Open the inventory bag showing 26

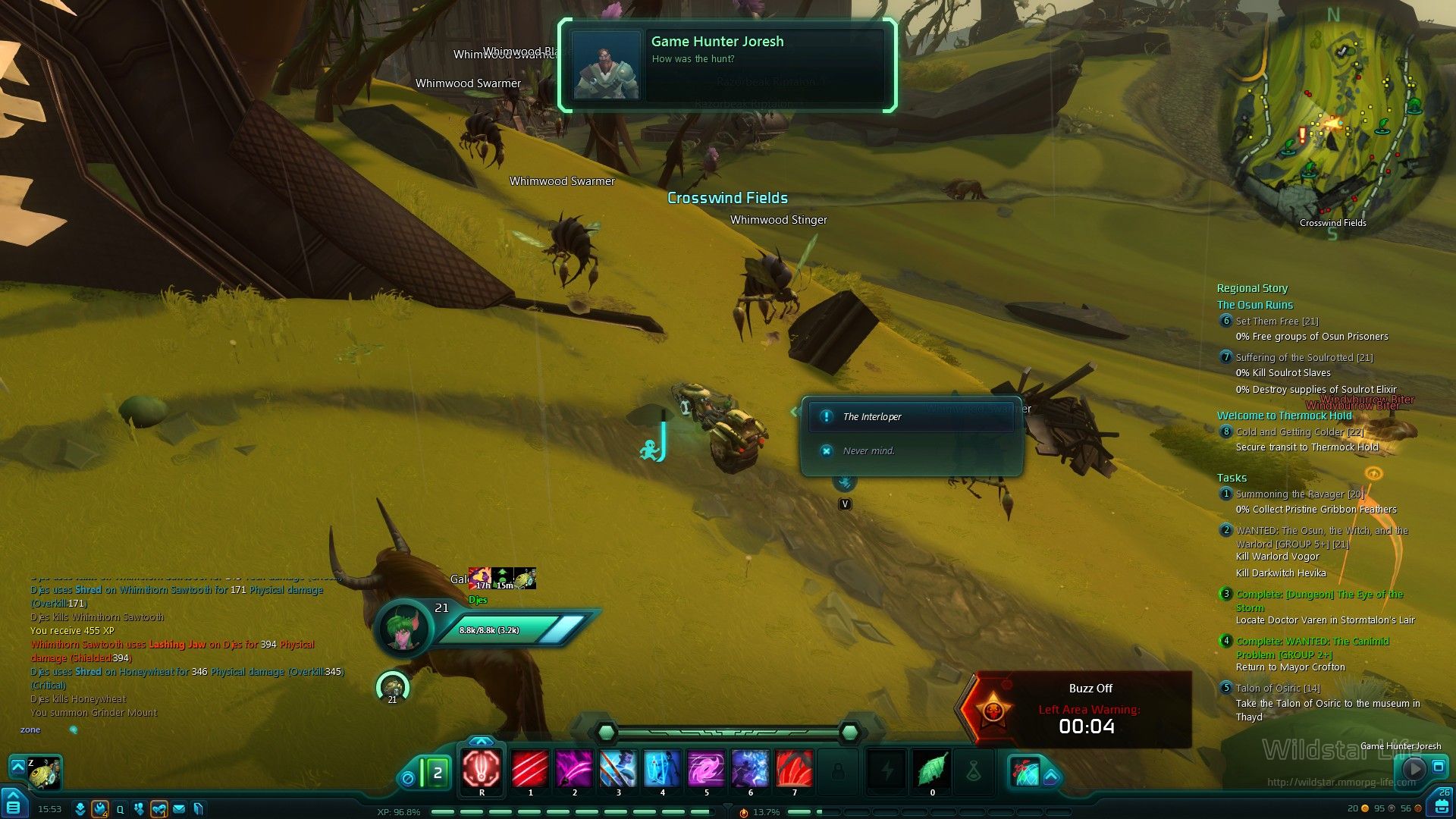coord(1442,804)
